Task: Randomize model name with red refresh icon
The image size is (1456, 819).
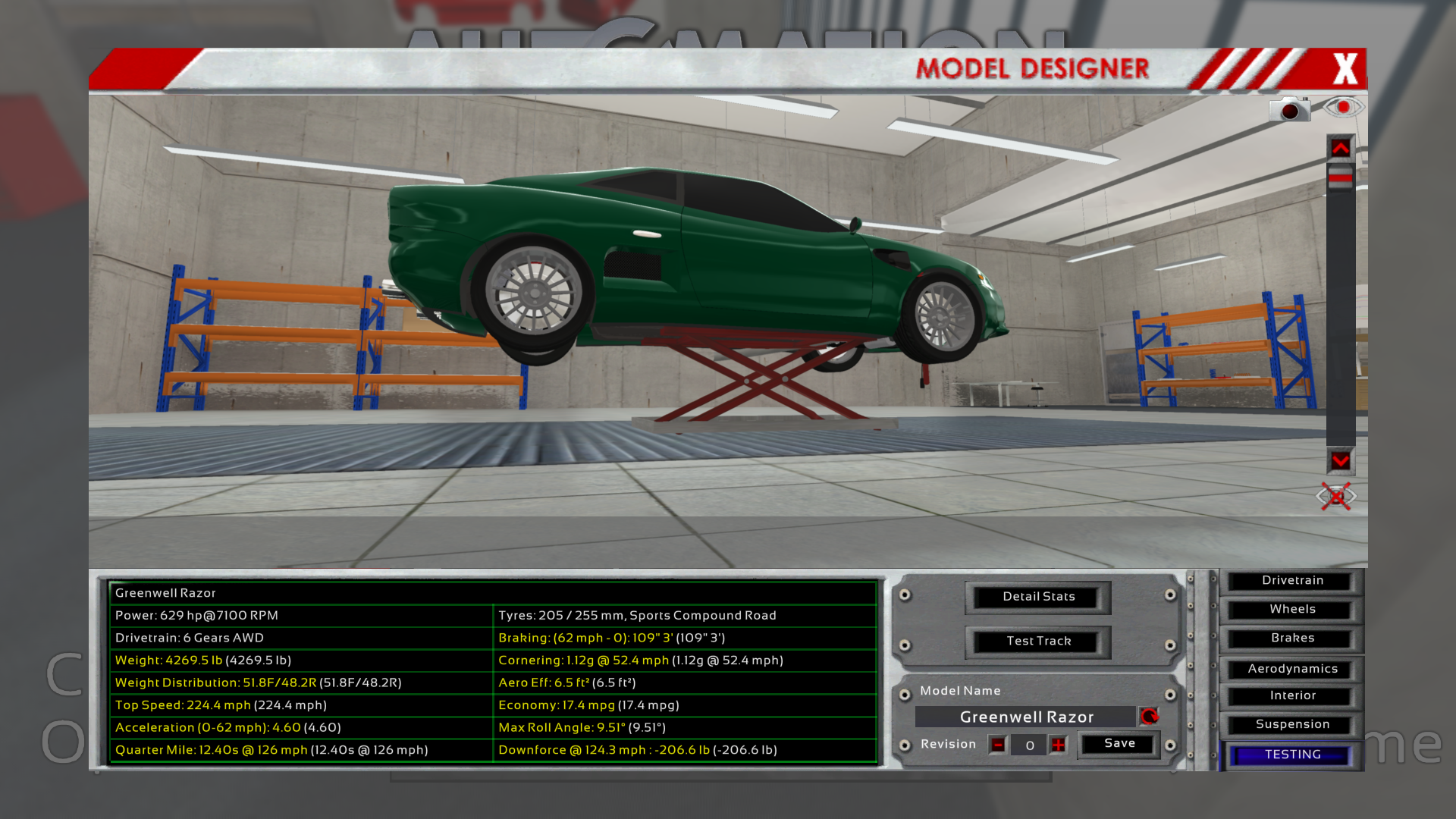Action: 1149,717
